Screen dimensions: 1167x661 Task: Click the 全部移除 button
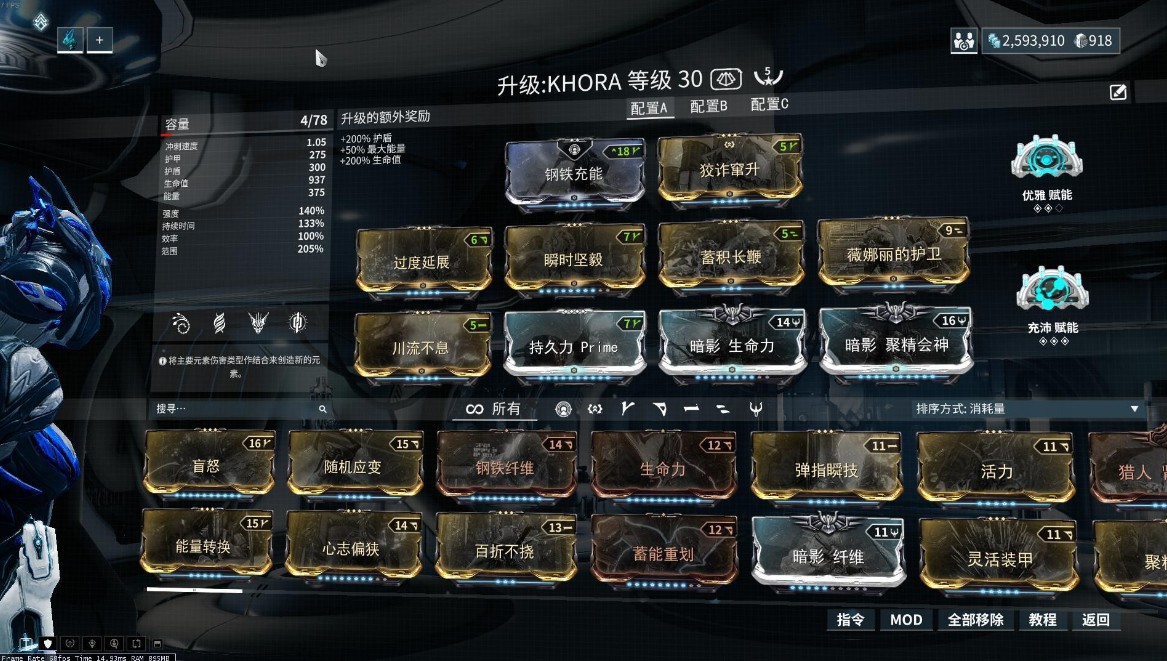[x=975, y=620]
